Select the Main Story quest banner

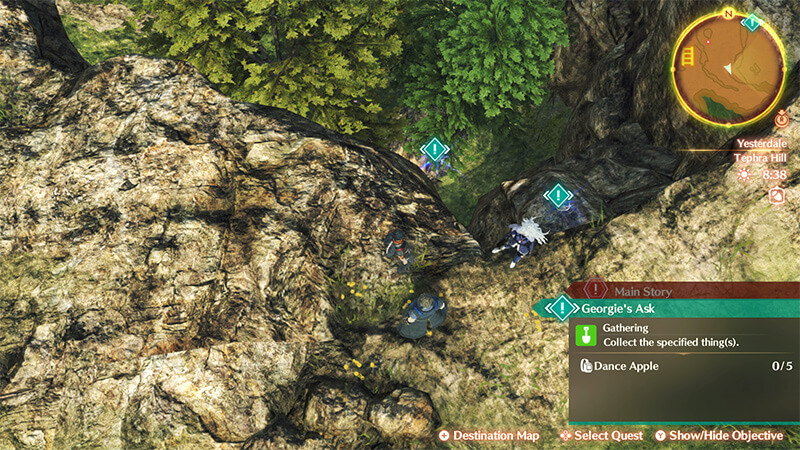[x=650, y=290]
